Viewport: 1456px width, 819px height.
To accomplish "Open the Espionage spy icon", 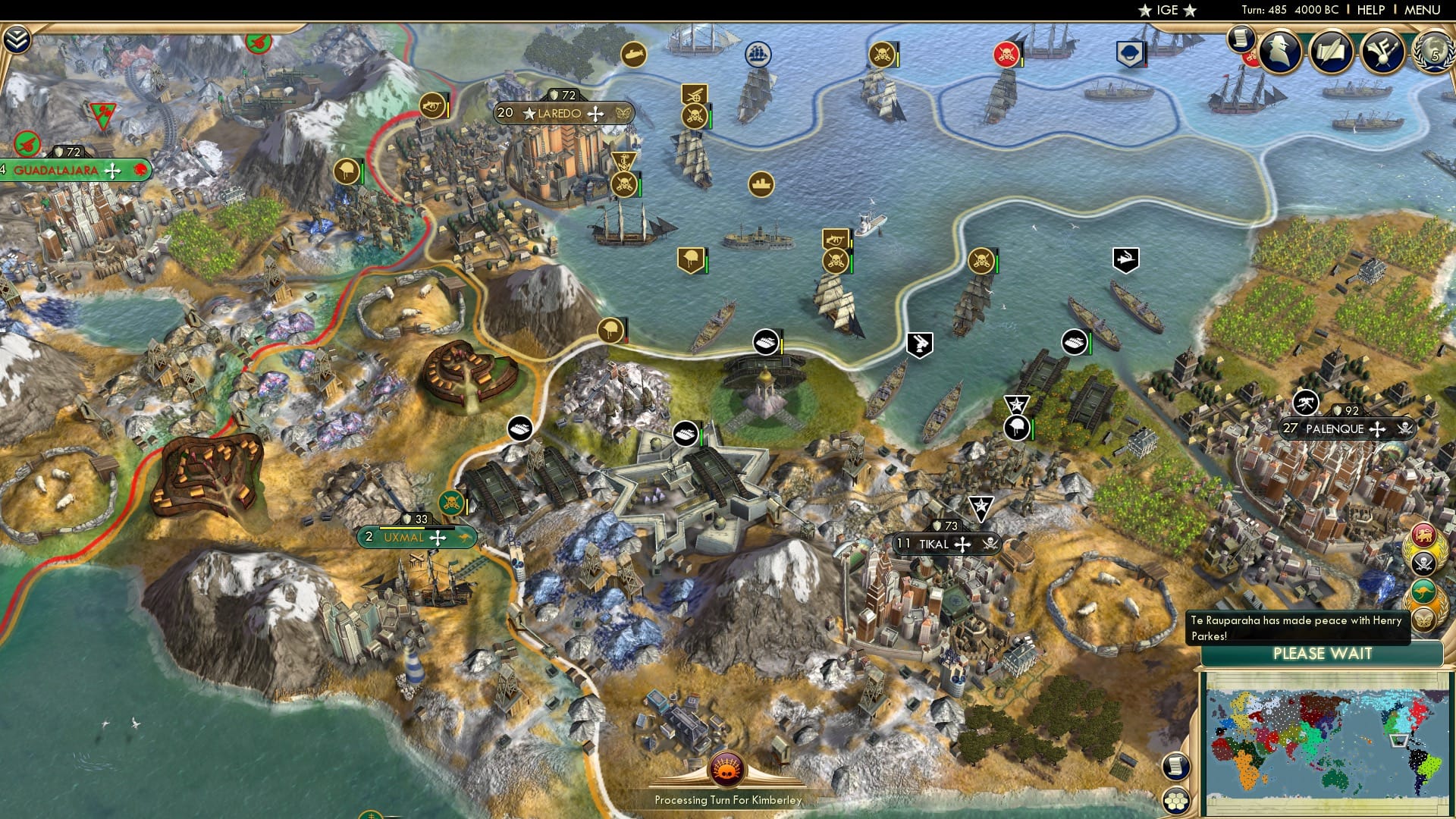I will 1278,49.
